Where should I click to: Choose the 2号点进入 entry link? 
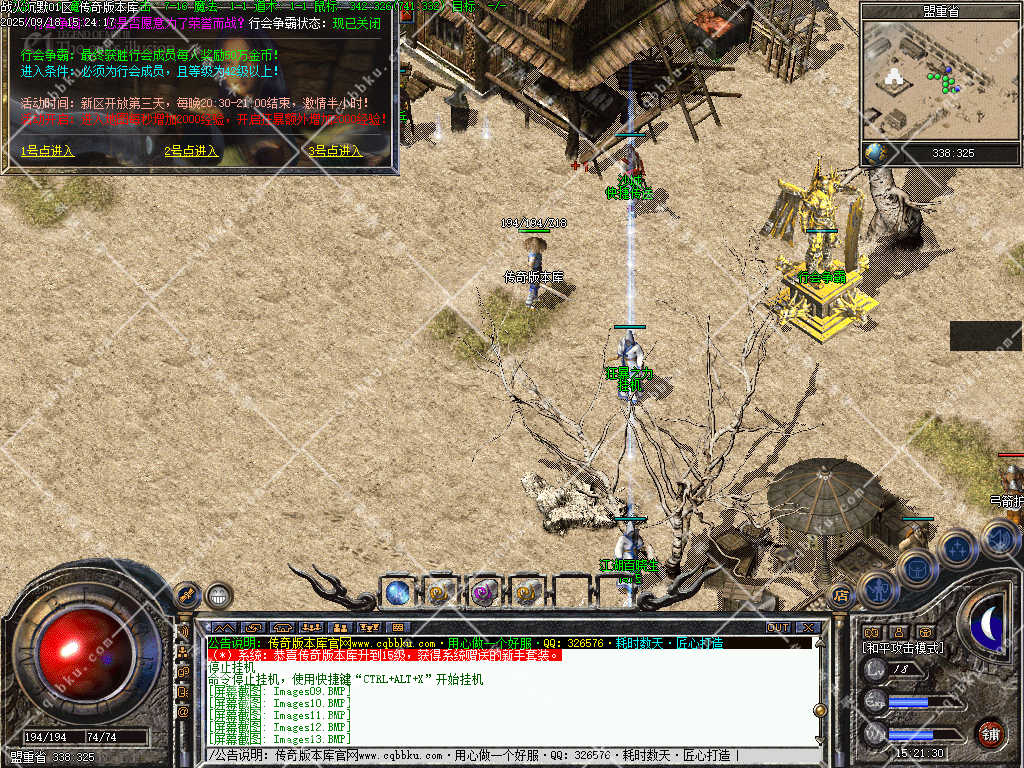191,151
